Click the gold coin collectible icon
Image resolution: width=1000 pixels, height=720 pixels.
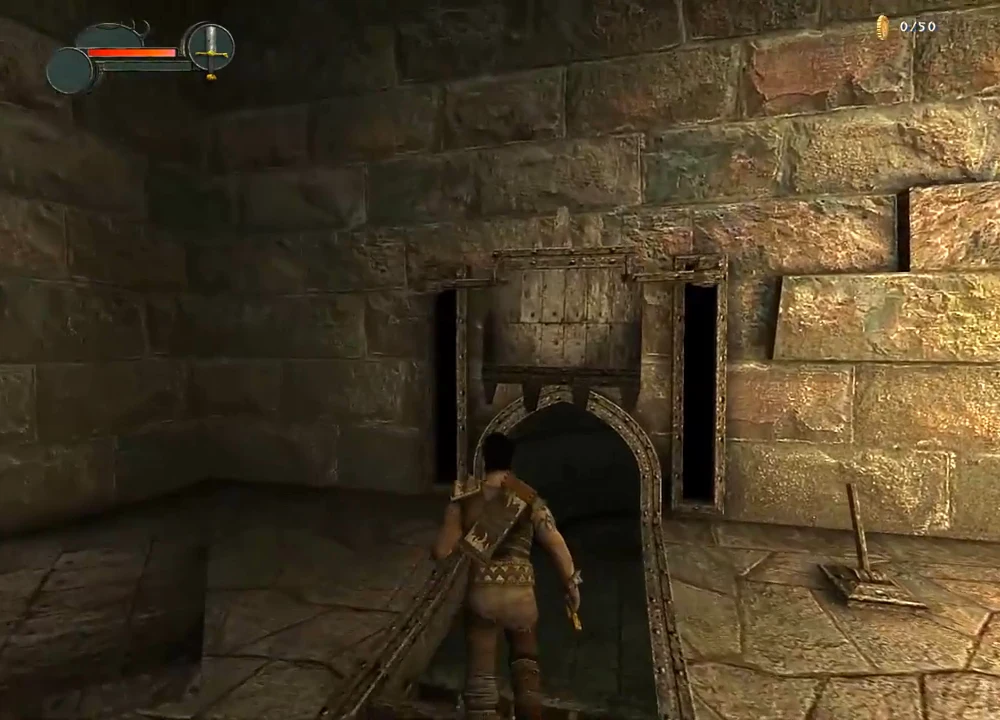click(883, 27)
